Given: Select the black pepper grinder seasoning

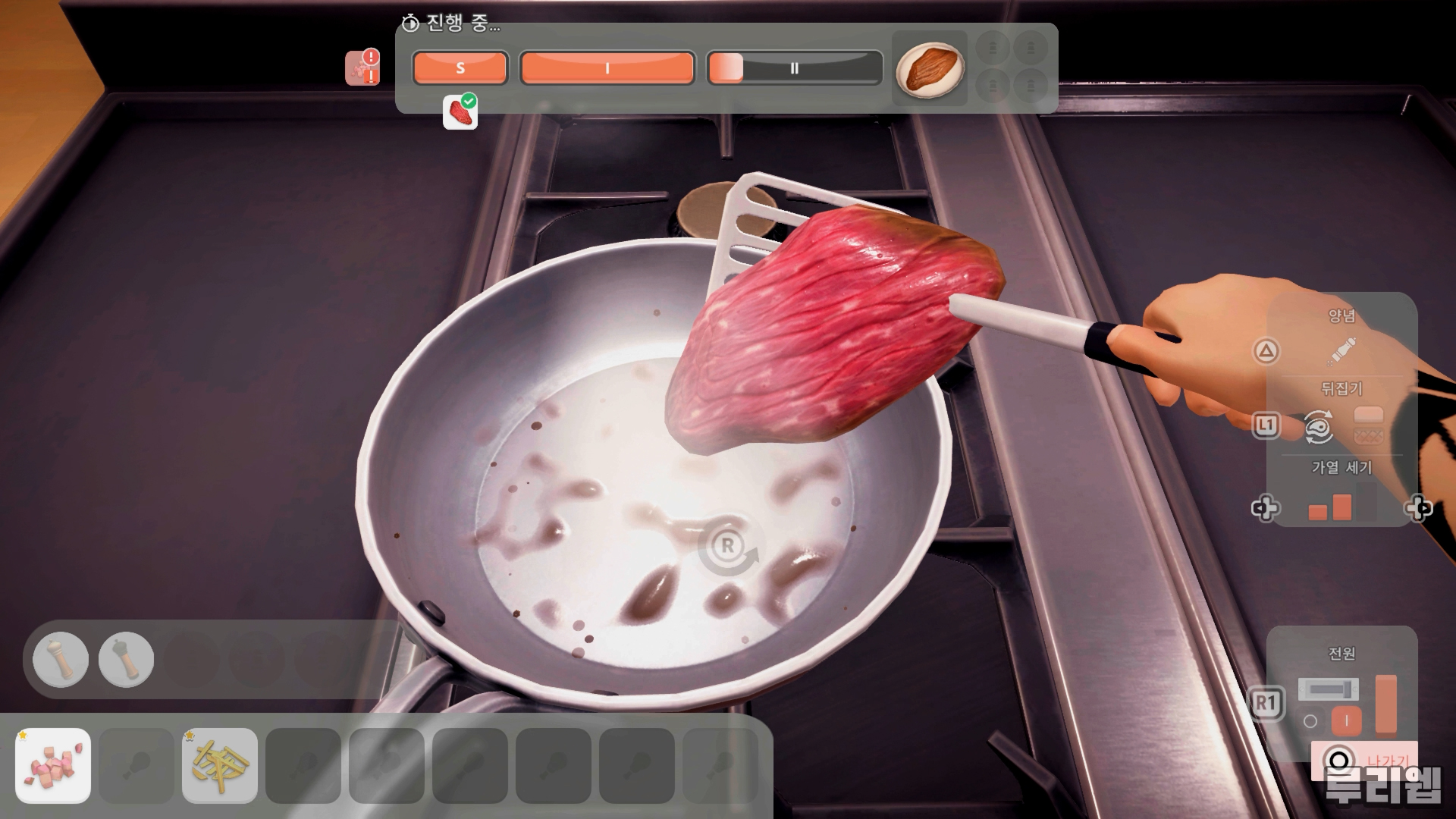Looking at the screenshot, I should pyautogui.click(x=126, y=660).
